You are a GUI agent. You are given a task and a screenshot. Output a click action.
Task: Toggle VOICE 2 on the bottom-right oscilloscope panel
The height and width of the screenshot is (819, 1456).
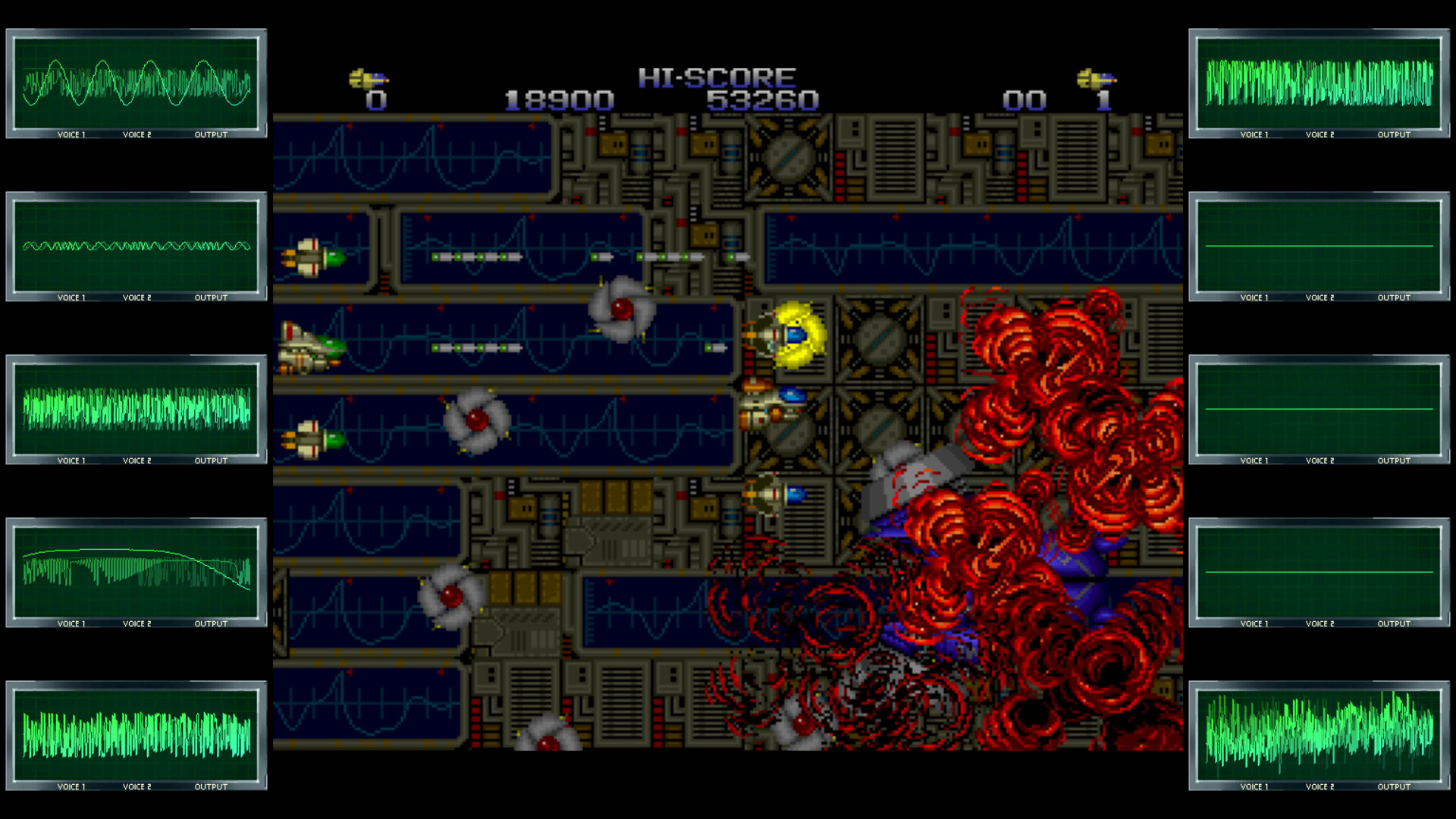tap(1319, 787)
